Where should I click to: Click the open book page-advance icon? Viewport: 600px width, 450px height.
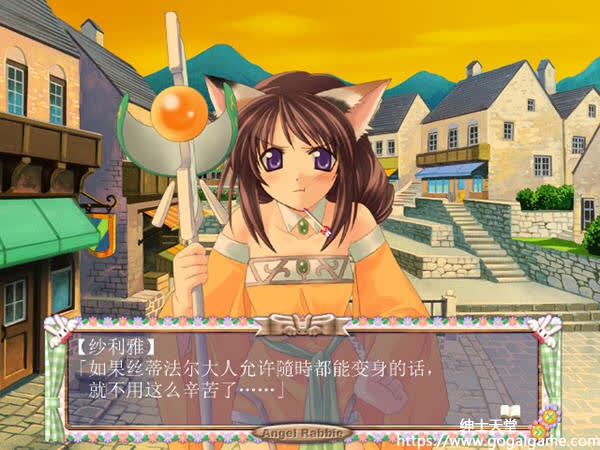(x=510, y=411)
